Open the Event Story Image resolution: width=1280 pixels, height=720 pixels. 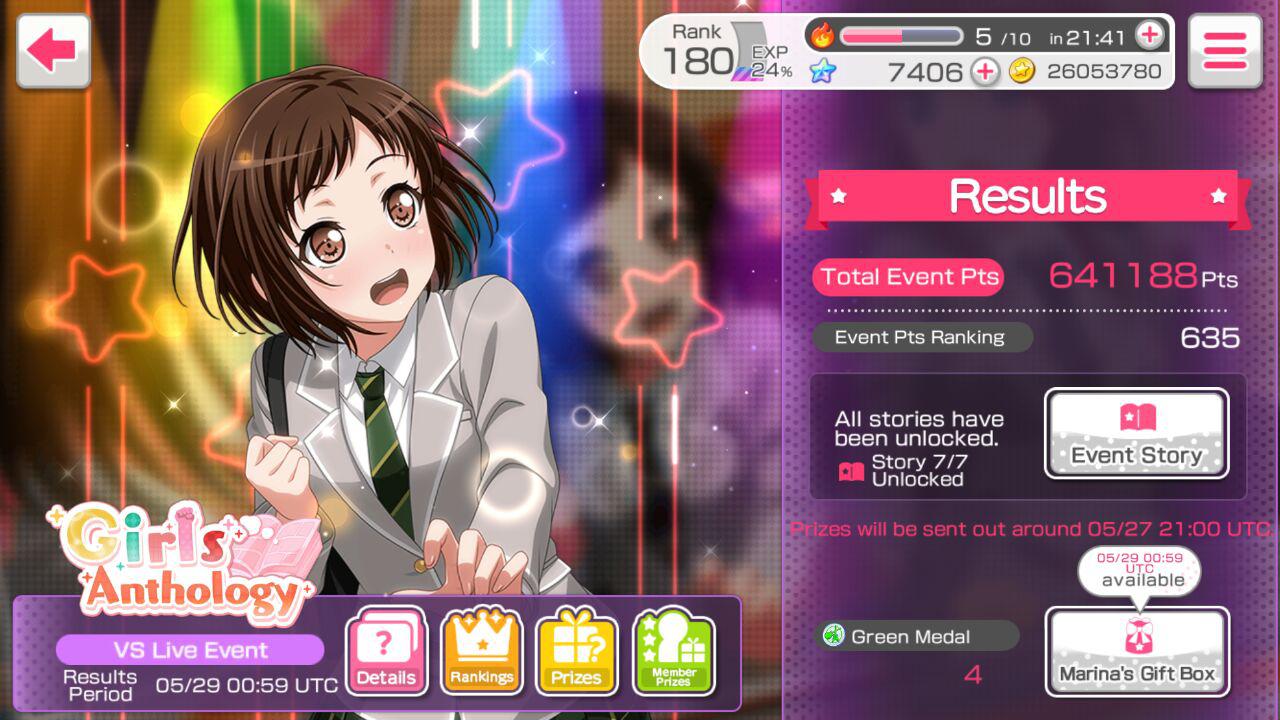1136,434
